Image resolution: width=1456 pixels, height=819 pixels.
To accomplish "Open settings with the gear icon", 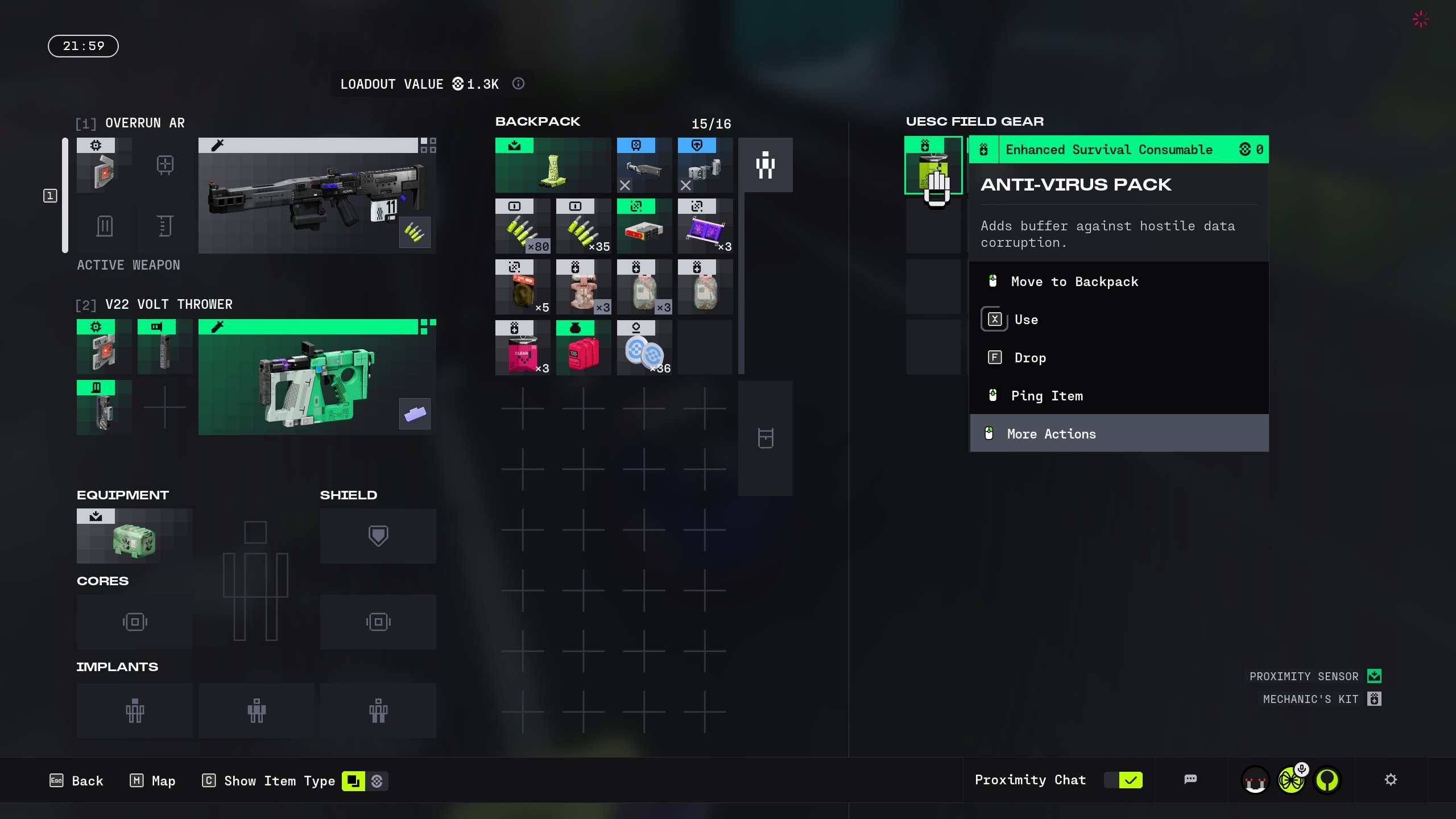I will 1391,780.
